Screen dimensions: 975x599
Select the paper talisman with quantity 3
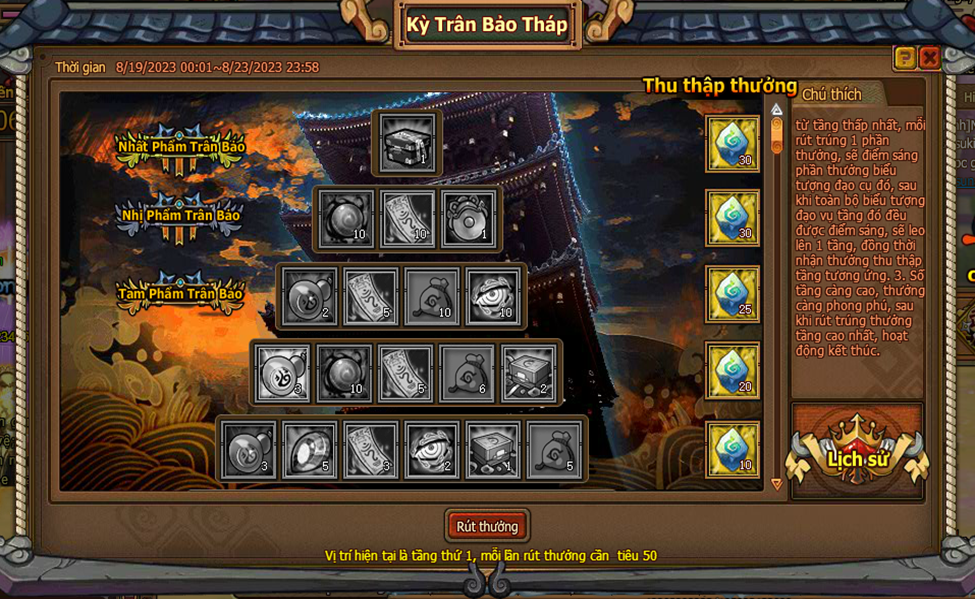click(370, 450)
